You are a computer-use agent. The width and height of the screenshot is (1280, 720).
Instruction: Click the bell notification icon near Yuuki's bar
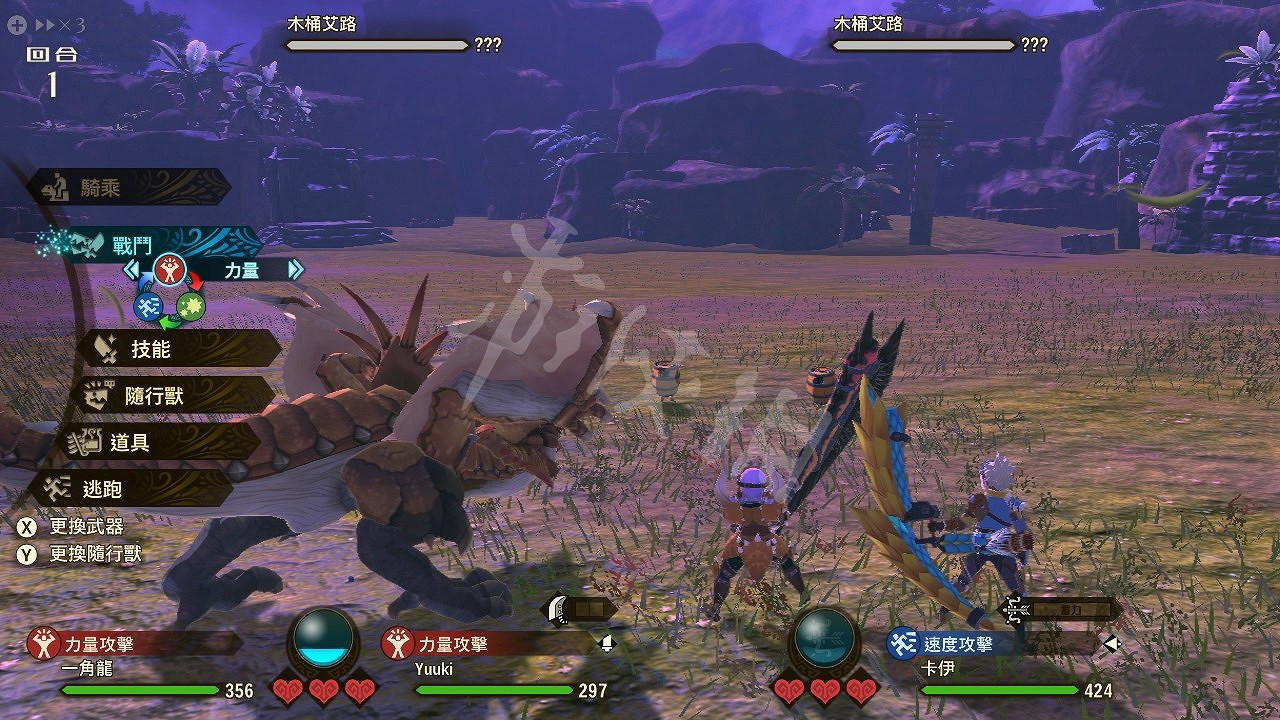[x=607, y=645]
